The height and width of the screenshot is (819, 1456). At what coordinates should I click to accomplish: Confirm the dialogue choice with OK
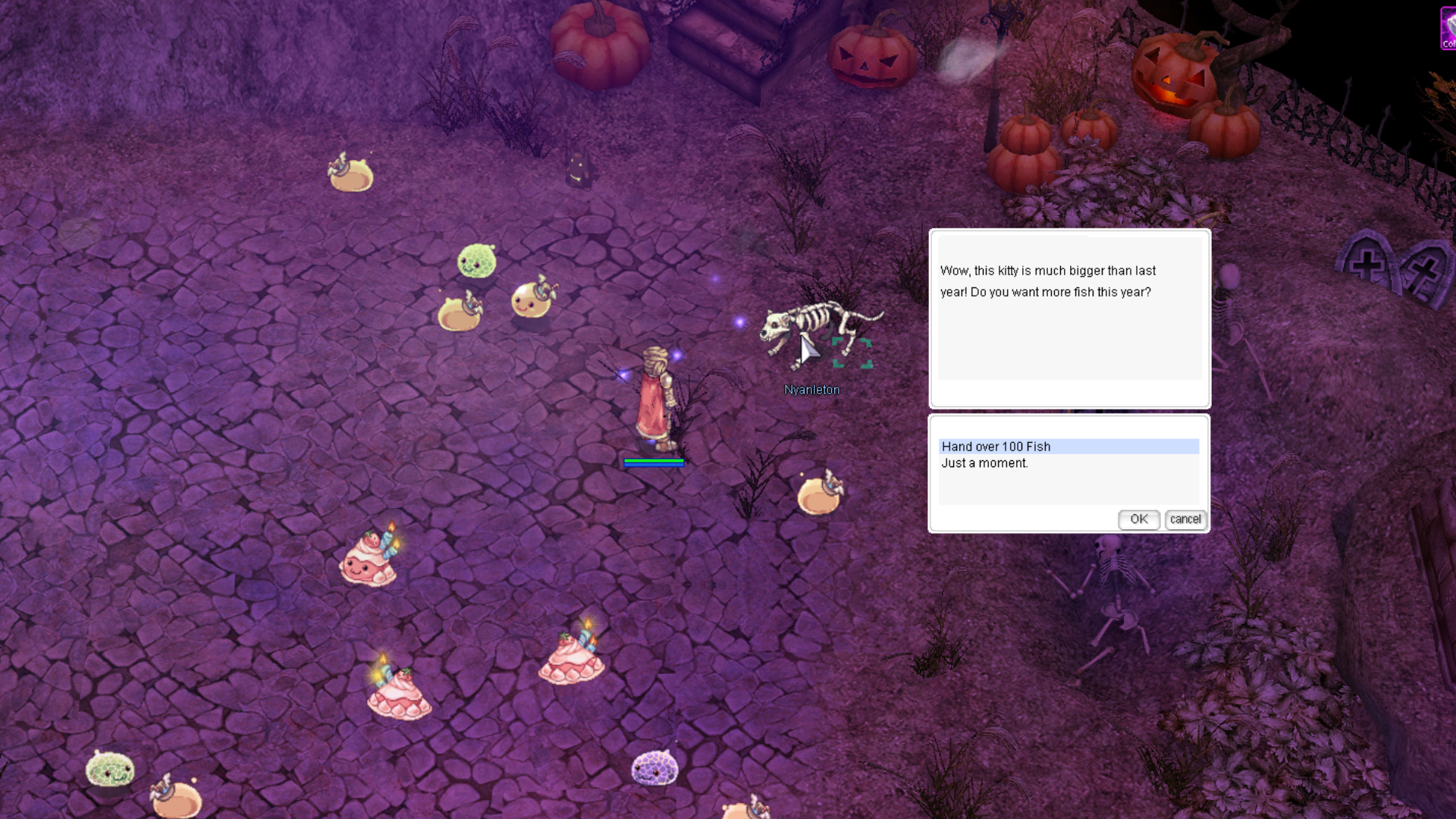pyautogui.click(x=1138, y=519)
